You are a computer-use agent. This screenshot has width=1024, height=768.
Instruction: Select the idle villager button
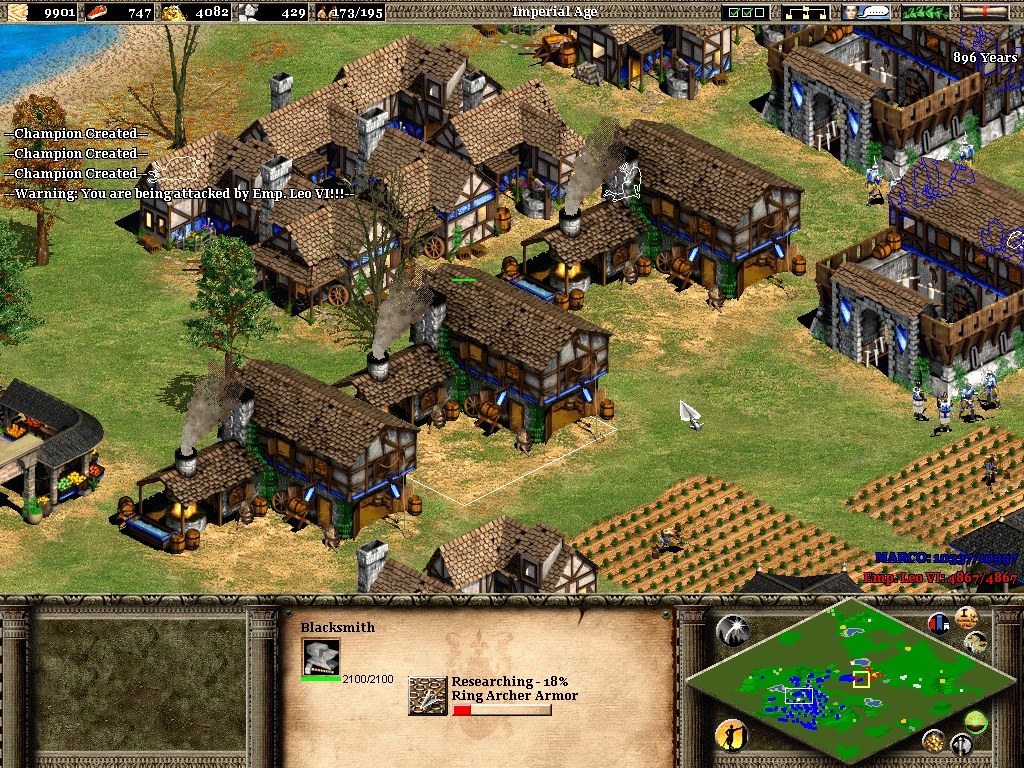pos(731,736)
